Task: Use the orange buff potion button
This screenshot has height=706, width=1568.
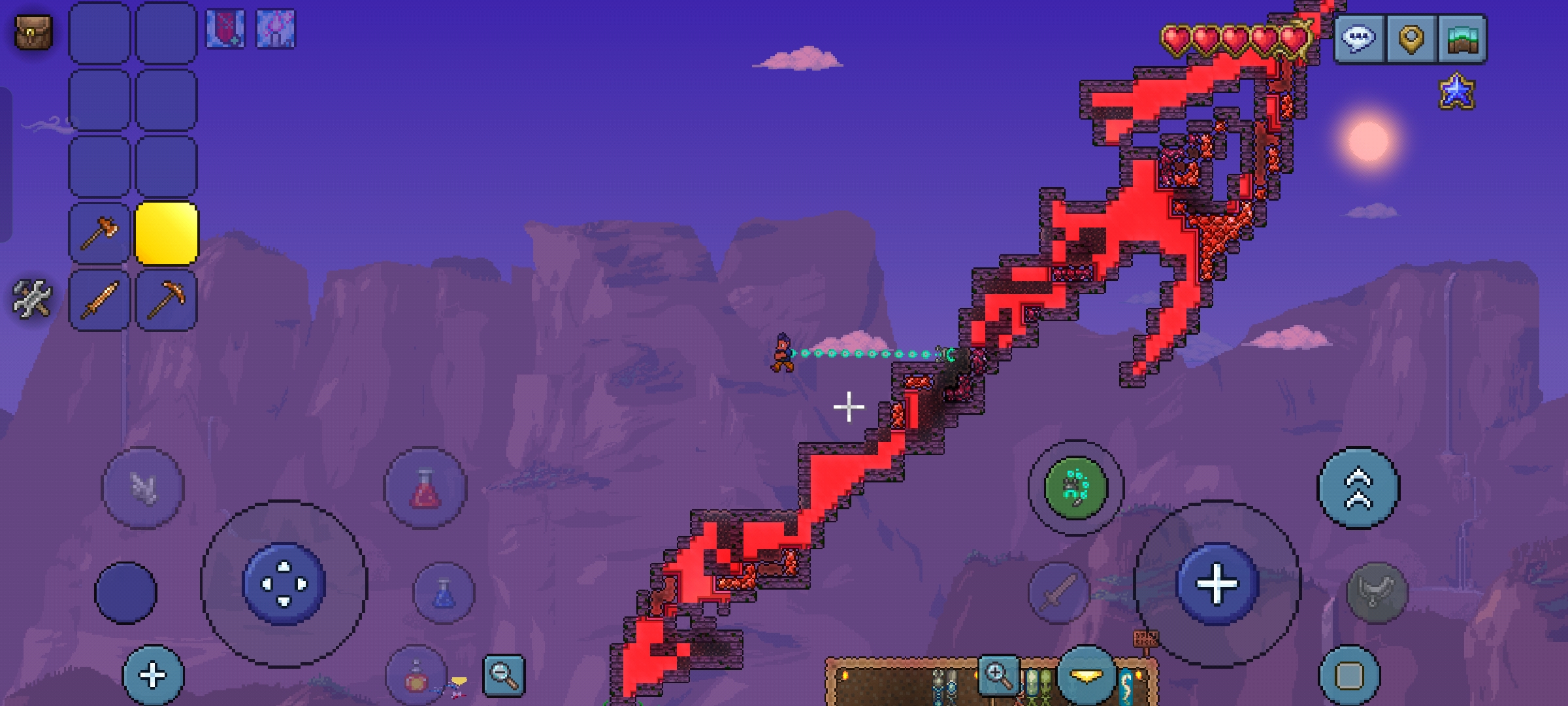Action: 416,677
